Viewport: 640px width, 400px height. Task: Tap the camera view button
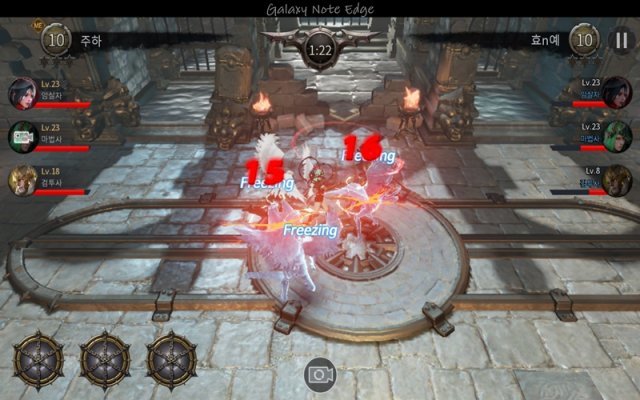[x=320, y=375]
